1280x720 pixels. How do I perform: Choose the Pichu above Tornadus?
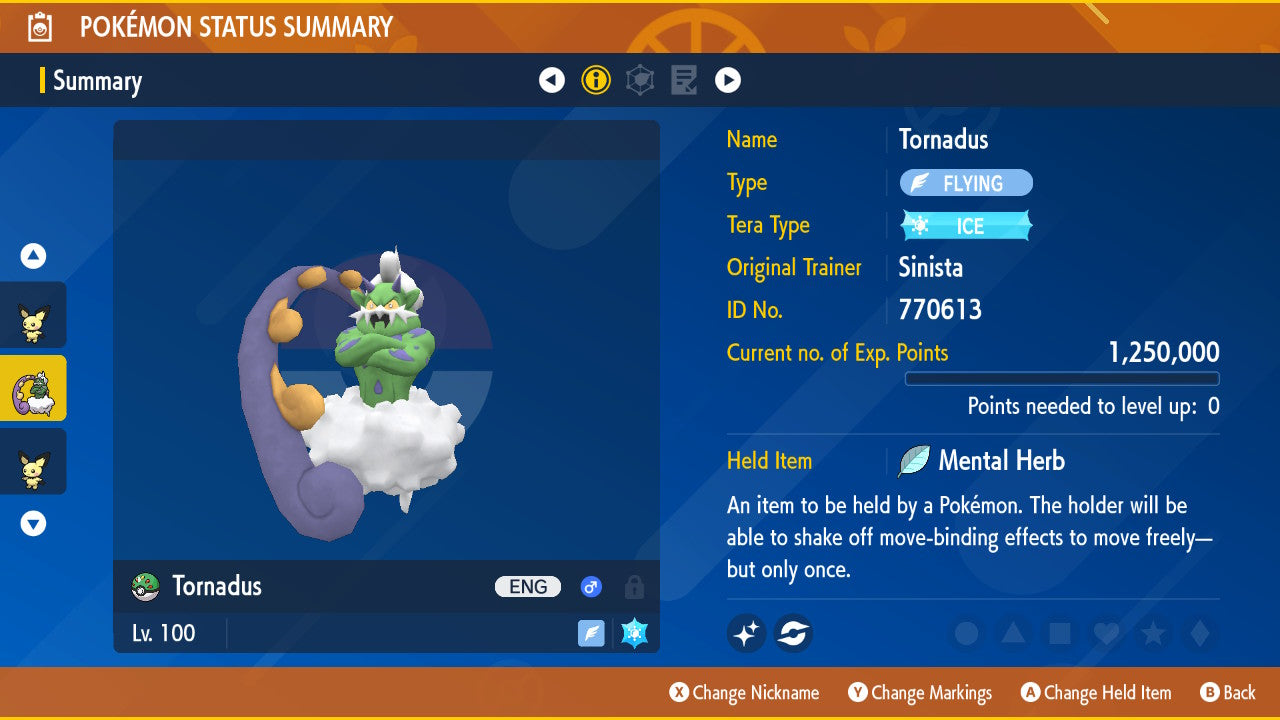[x=33, y=316]
